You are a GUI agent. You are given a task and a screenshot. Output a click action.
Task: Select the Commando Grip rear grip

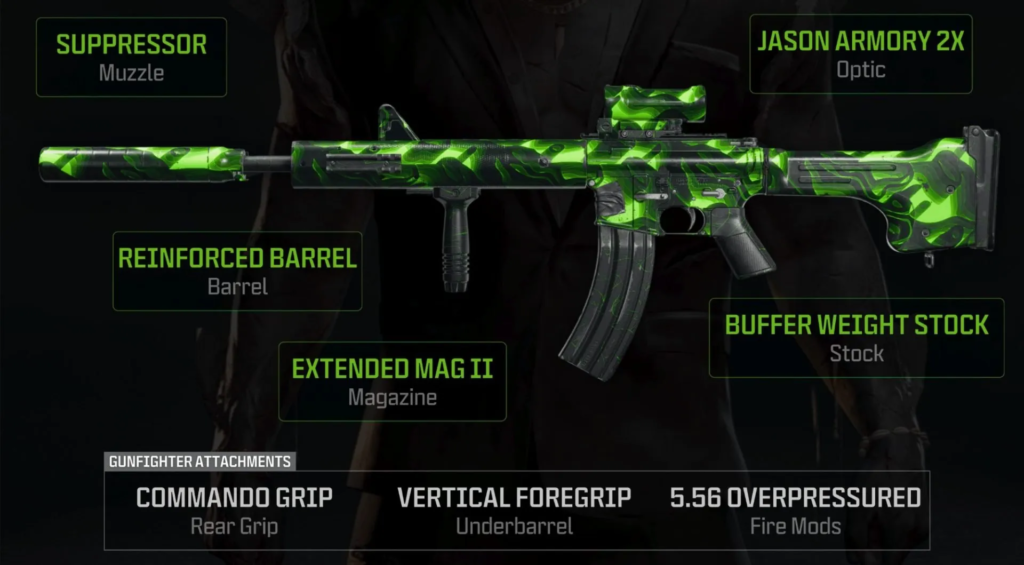coord(234,509)
